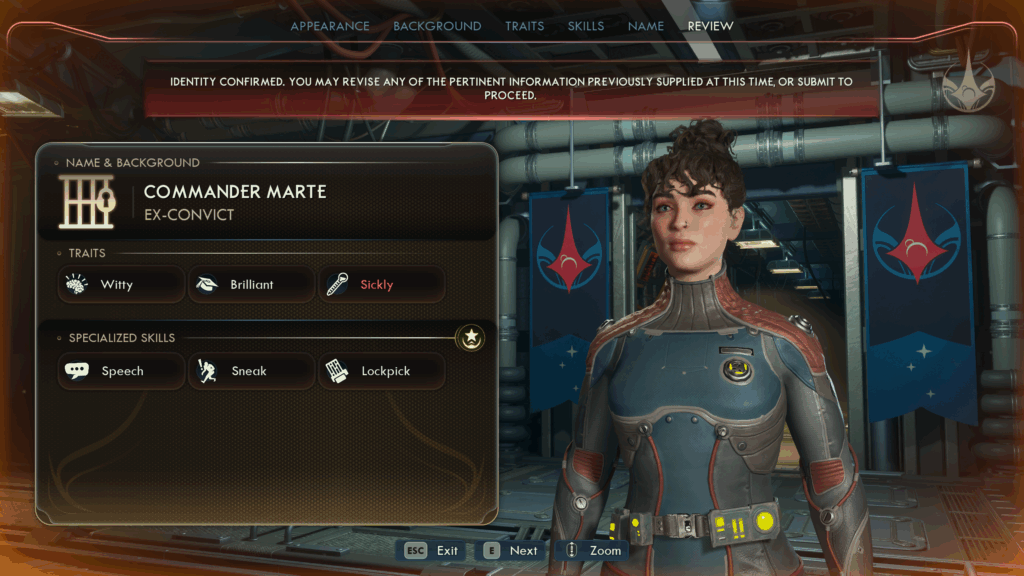Switch to the Appearance tab

coord(330,26)
